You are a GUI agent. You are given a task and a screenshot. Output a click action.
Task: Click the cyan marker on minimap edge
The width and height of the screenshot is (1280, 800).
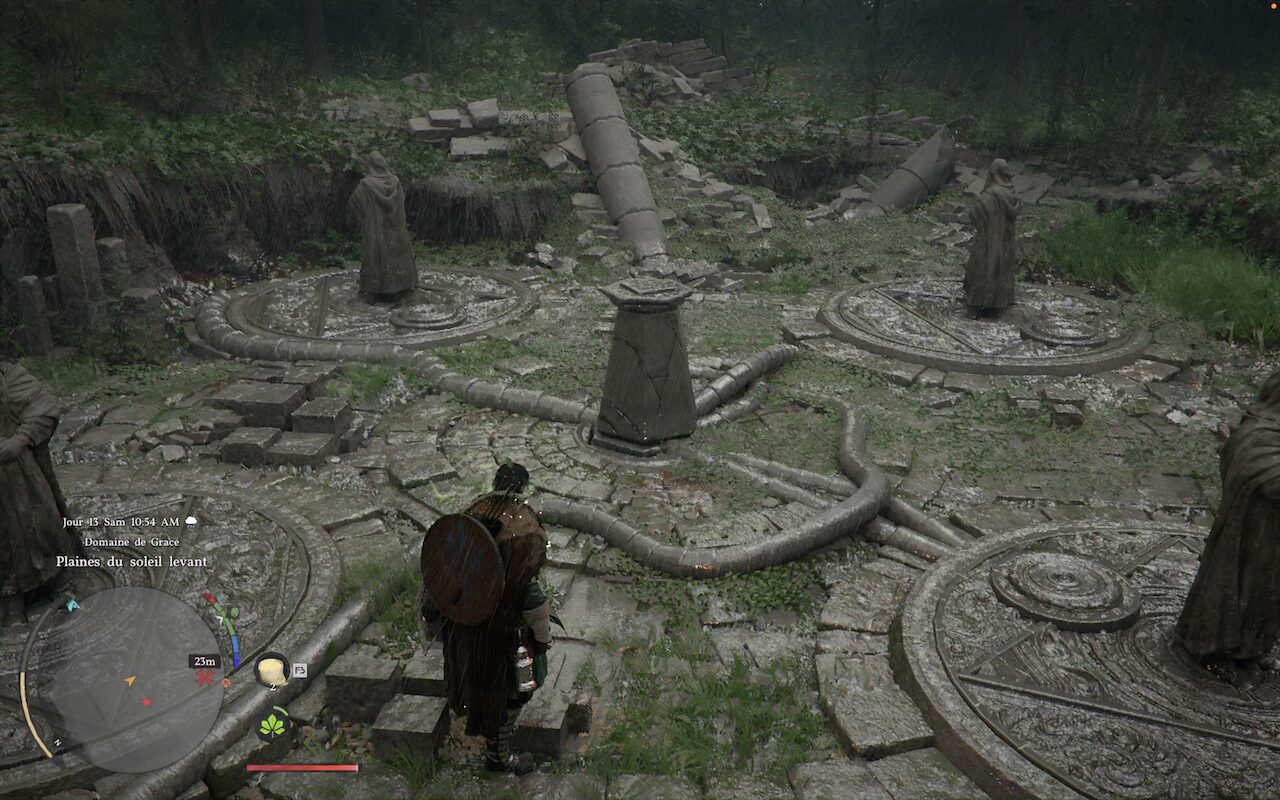(x=71, y=605)
